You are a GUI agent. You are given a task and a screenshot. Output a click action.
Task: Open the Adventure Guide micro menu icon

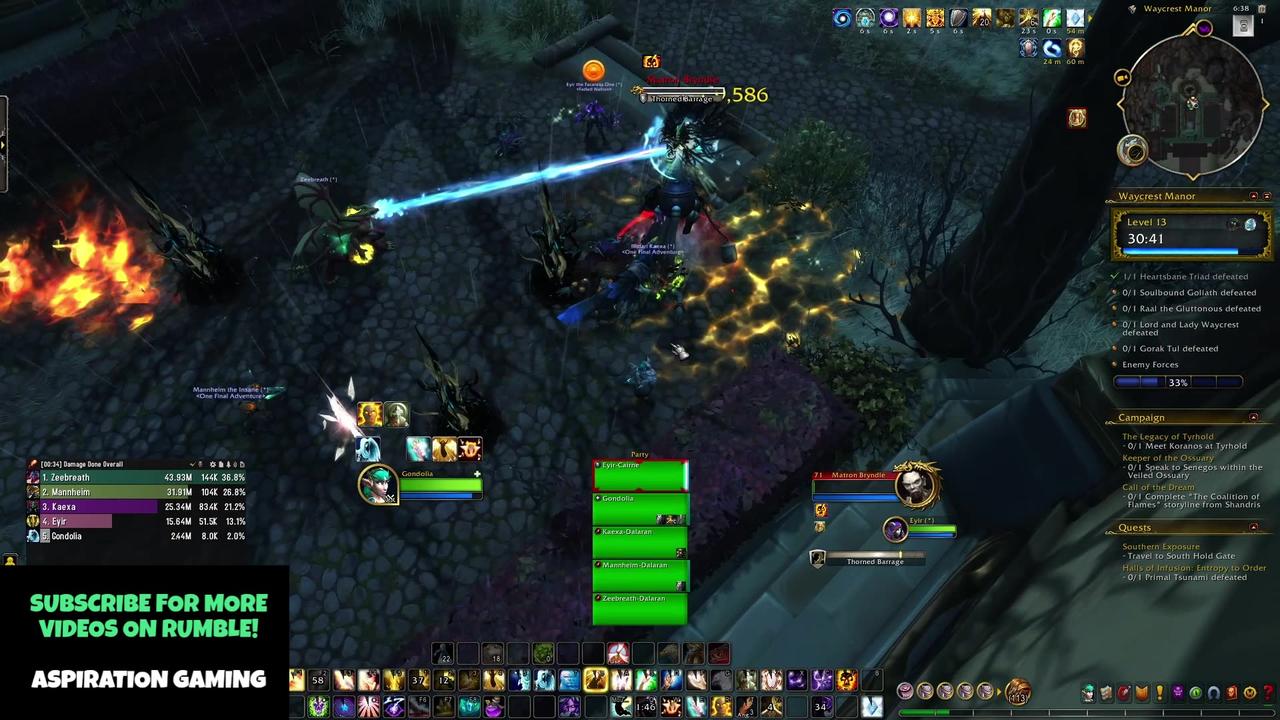click(x=1233, y=691)
